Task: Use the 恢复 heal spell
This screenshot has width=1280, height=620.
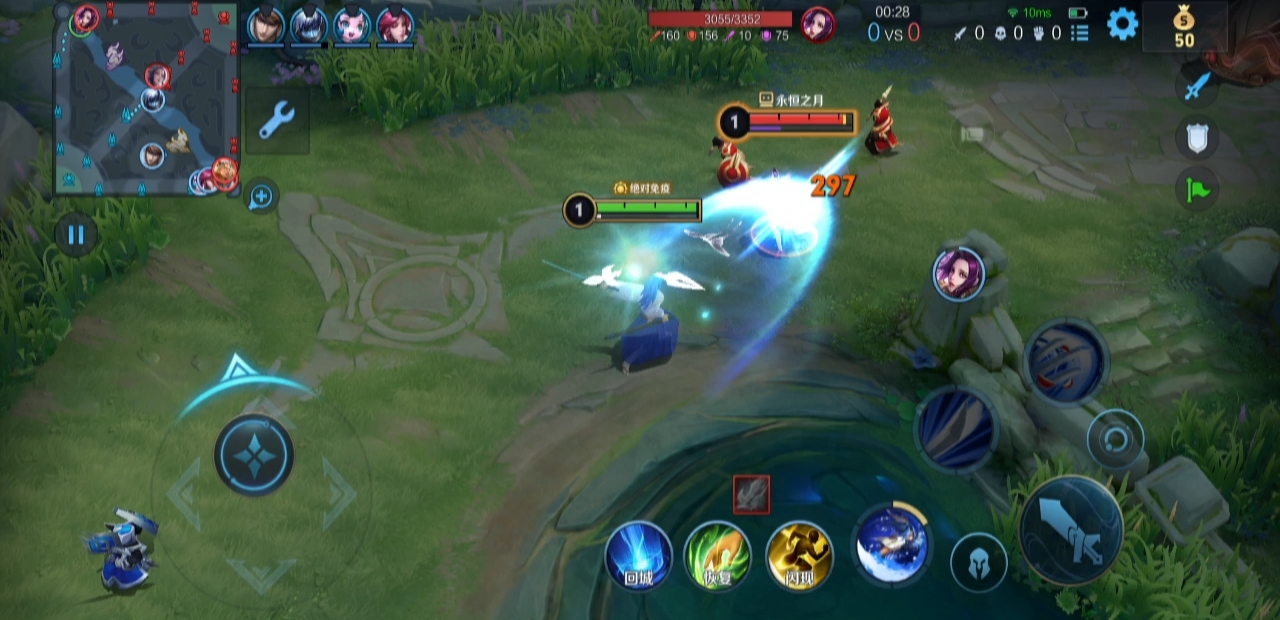Action: (x=718, y=555)
